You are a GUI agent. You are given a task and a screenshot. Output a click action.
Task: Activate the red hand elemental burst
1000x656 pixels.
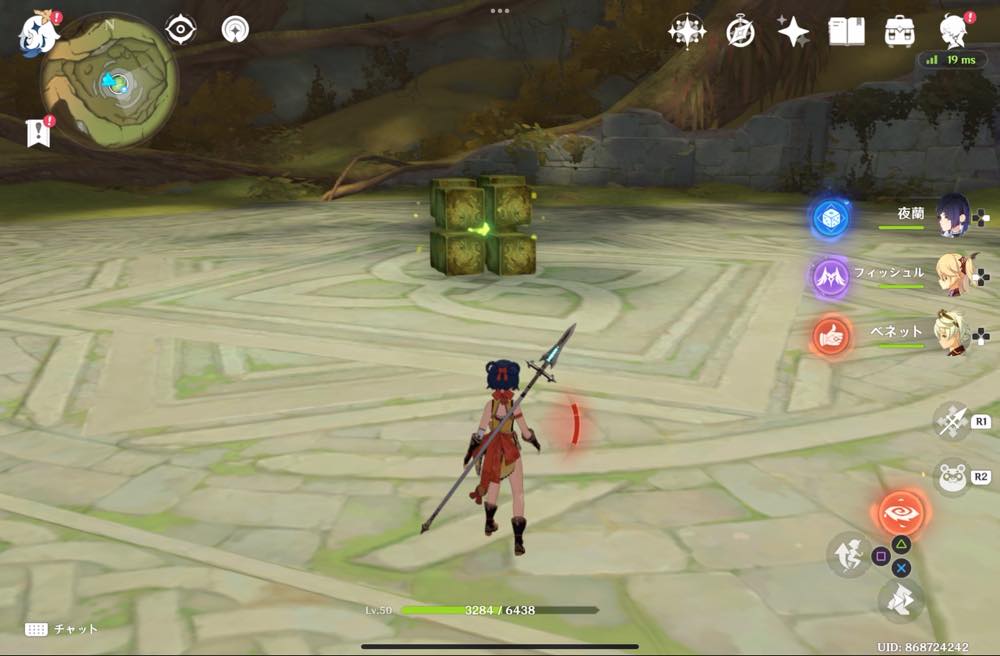pos(830,336)
